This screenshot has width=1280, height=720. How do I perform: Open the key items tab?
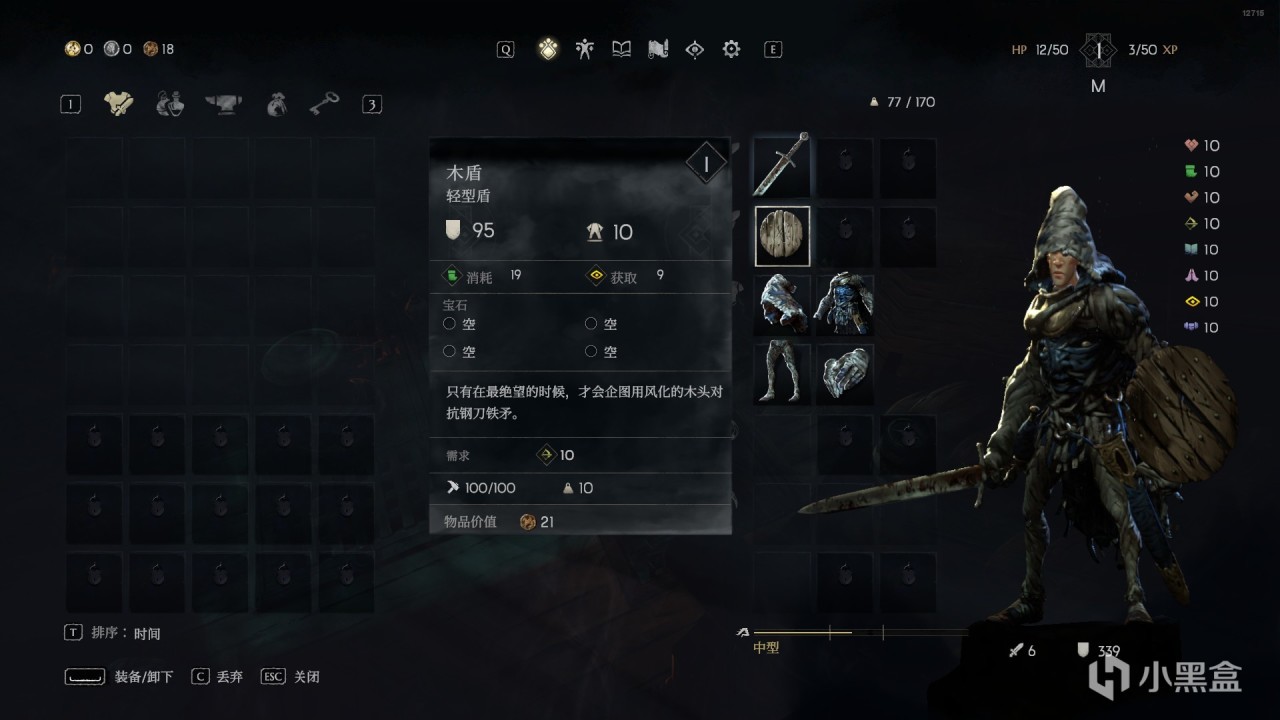tap(323, 103)
